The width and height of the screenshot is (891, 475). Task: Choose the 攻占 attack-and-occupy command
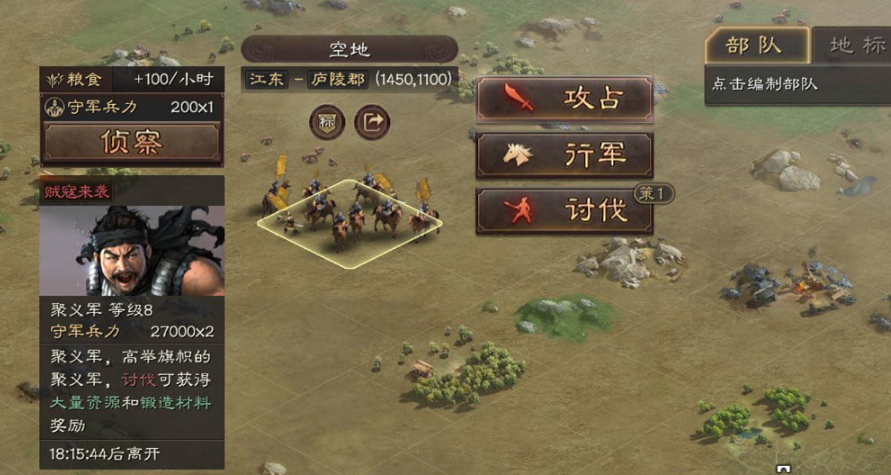pos(564,98)
